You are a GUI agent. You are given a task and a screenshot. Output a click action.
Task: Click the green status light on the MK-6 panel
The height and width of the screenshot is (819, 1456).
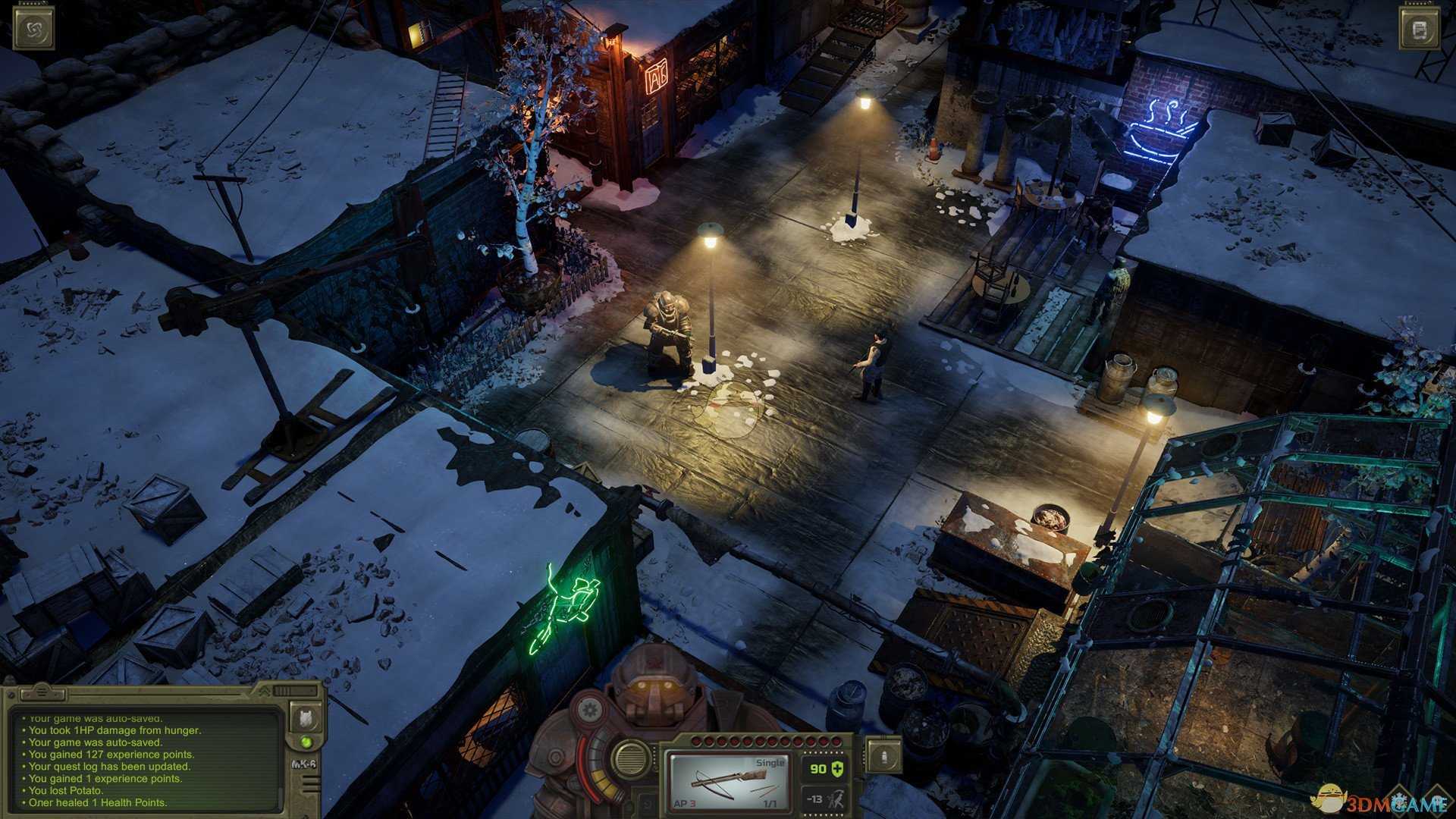click(306, 742)
